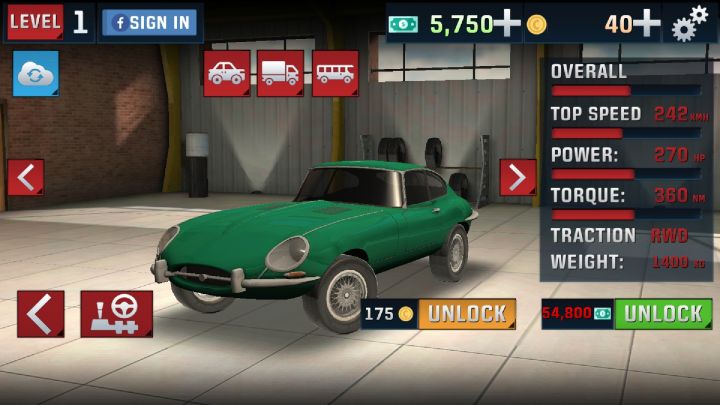Switch to the truck vehicle category

point(280,73)
